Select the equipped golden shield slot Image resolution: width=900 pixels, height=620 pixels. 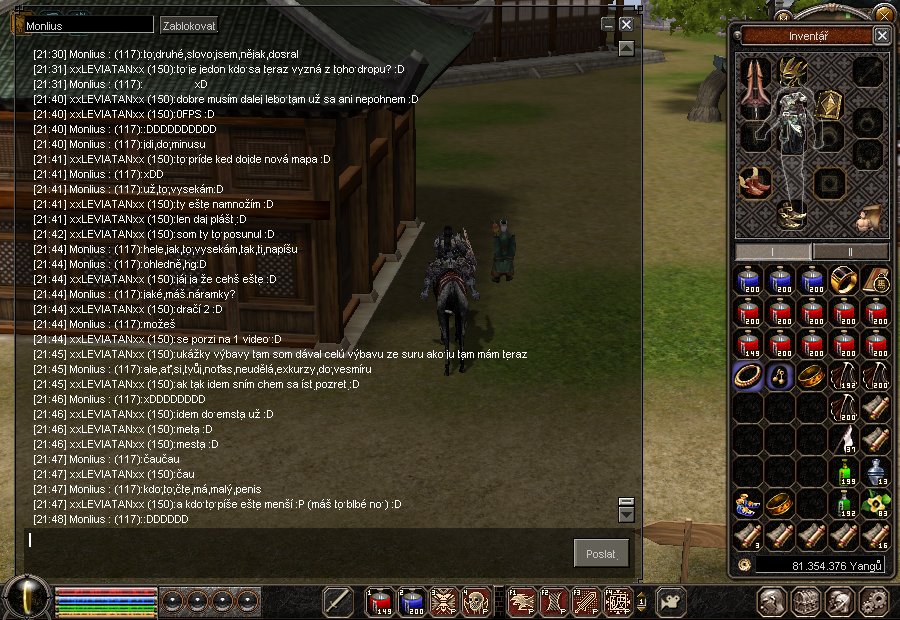[829, 105]
